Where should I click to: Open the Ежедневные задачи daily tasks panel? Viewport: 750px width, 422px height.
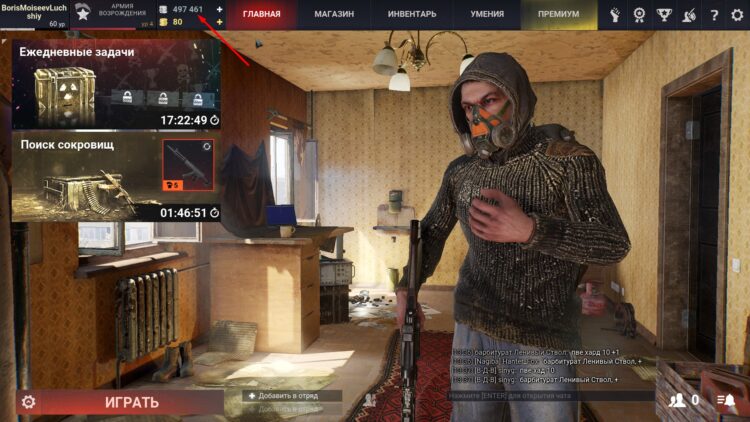[116, 85]
